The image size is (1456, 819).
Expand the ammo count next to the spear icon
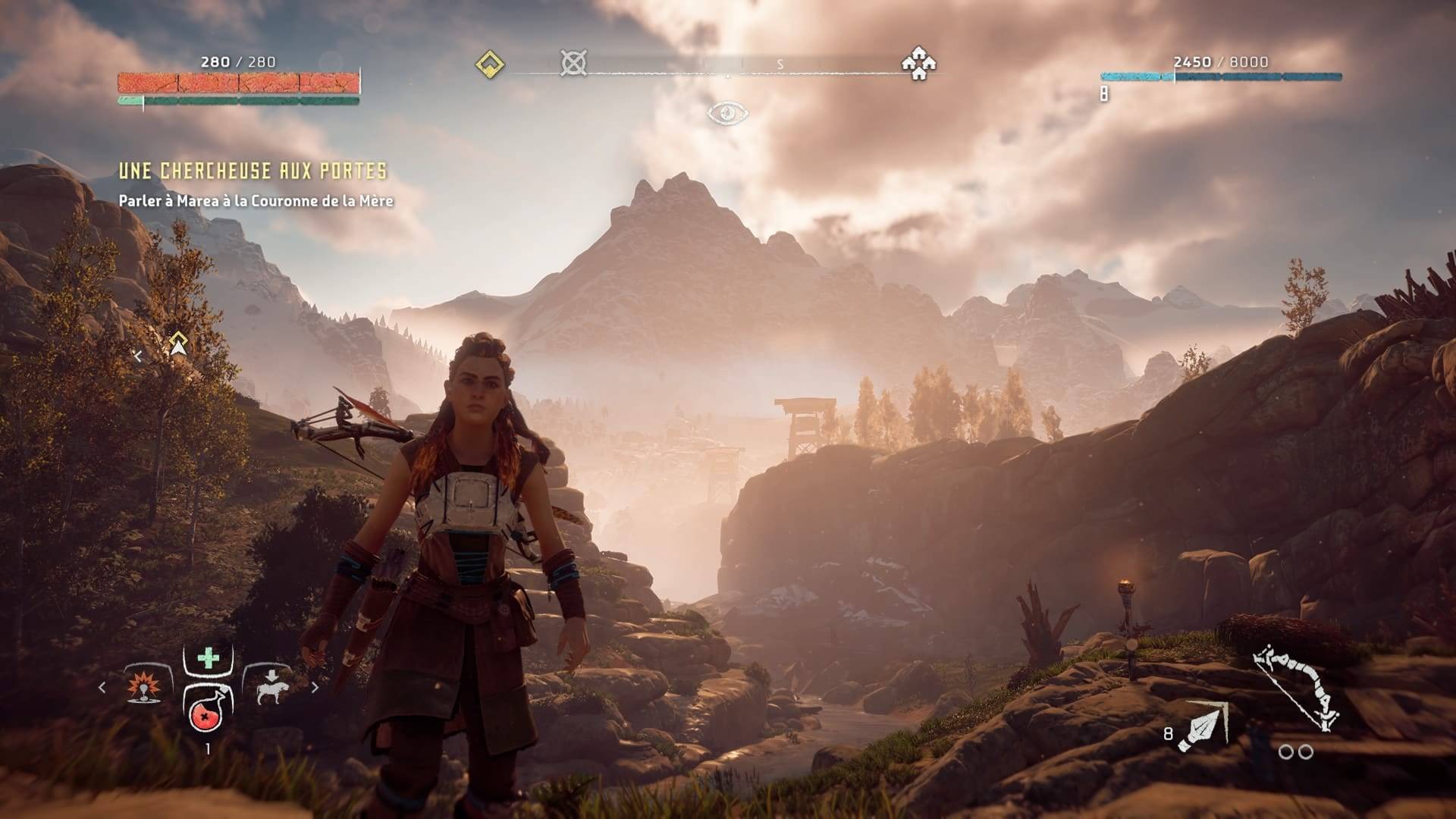1168,733
